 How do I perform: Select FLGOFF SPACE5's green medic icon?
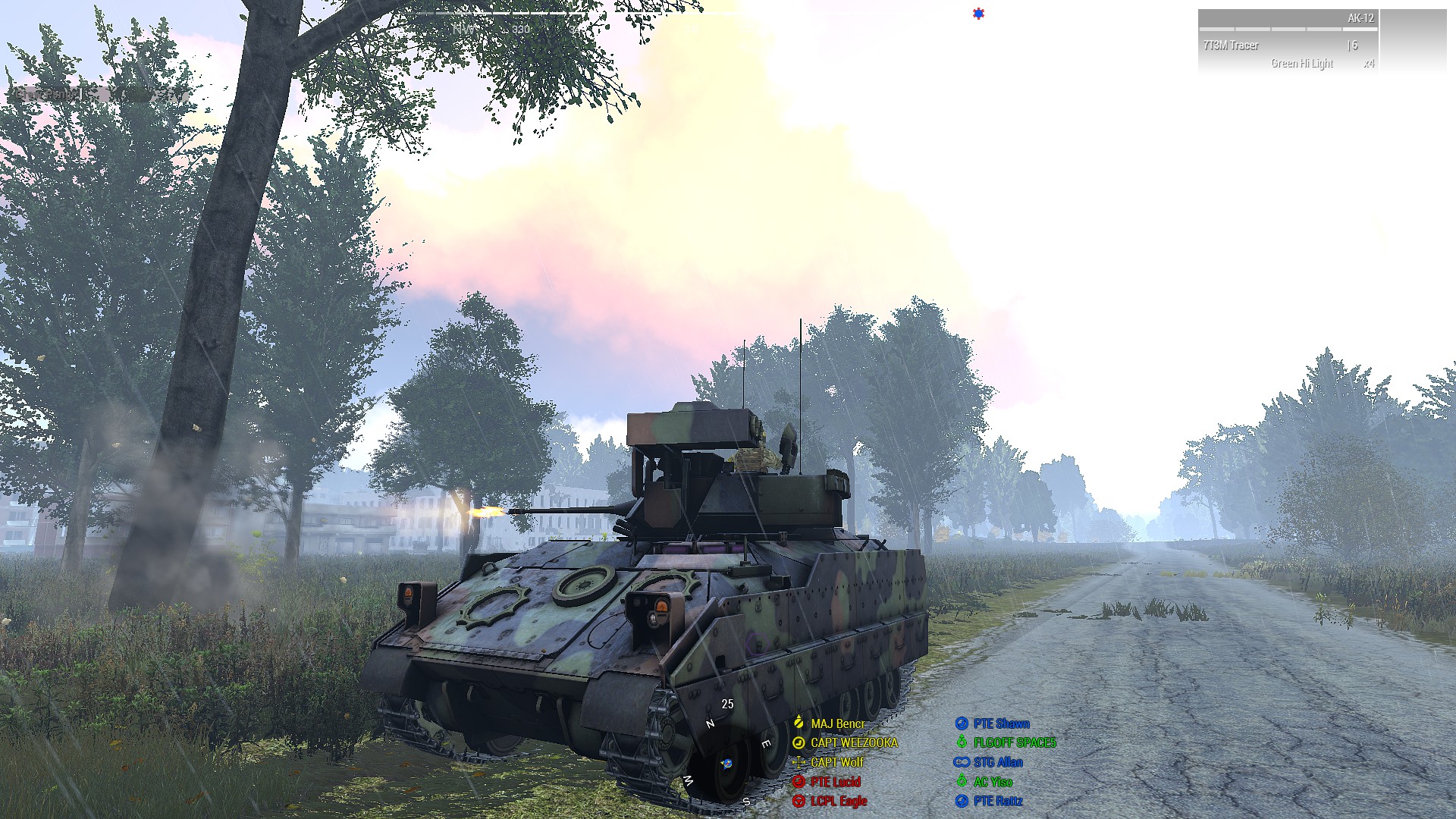click(962, 742)
